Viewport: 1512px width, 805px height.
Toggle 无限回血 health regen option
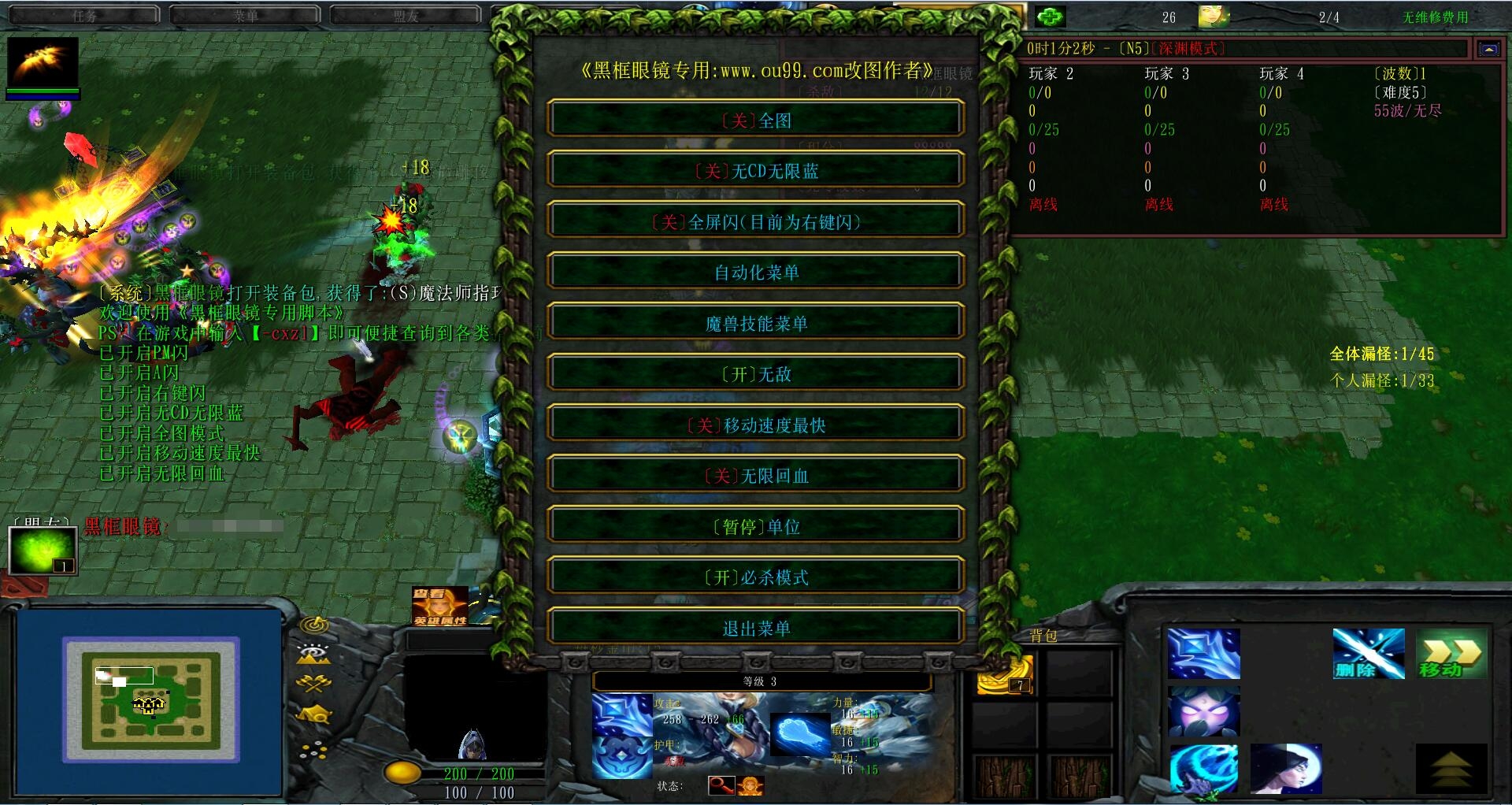tap(756, 476)
